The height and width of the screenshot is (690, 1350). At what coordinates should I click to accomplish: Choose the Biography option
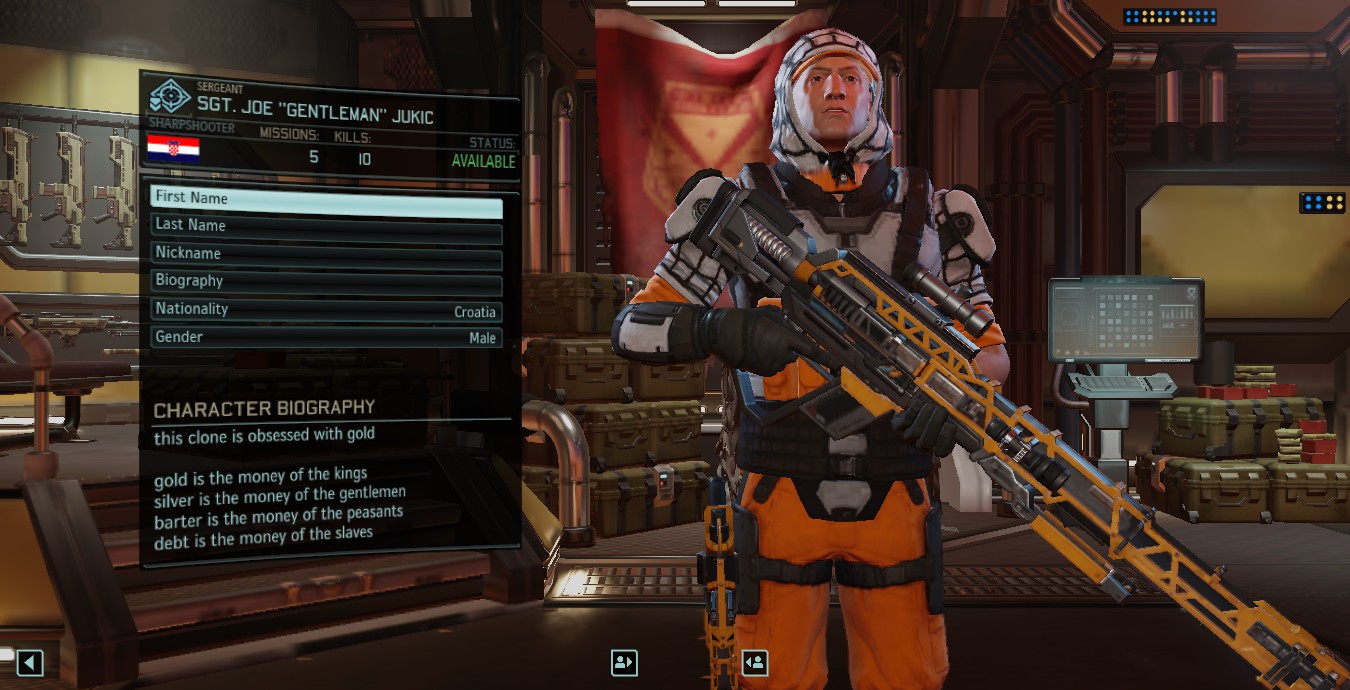click(326, 282)
